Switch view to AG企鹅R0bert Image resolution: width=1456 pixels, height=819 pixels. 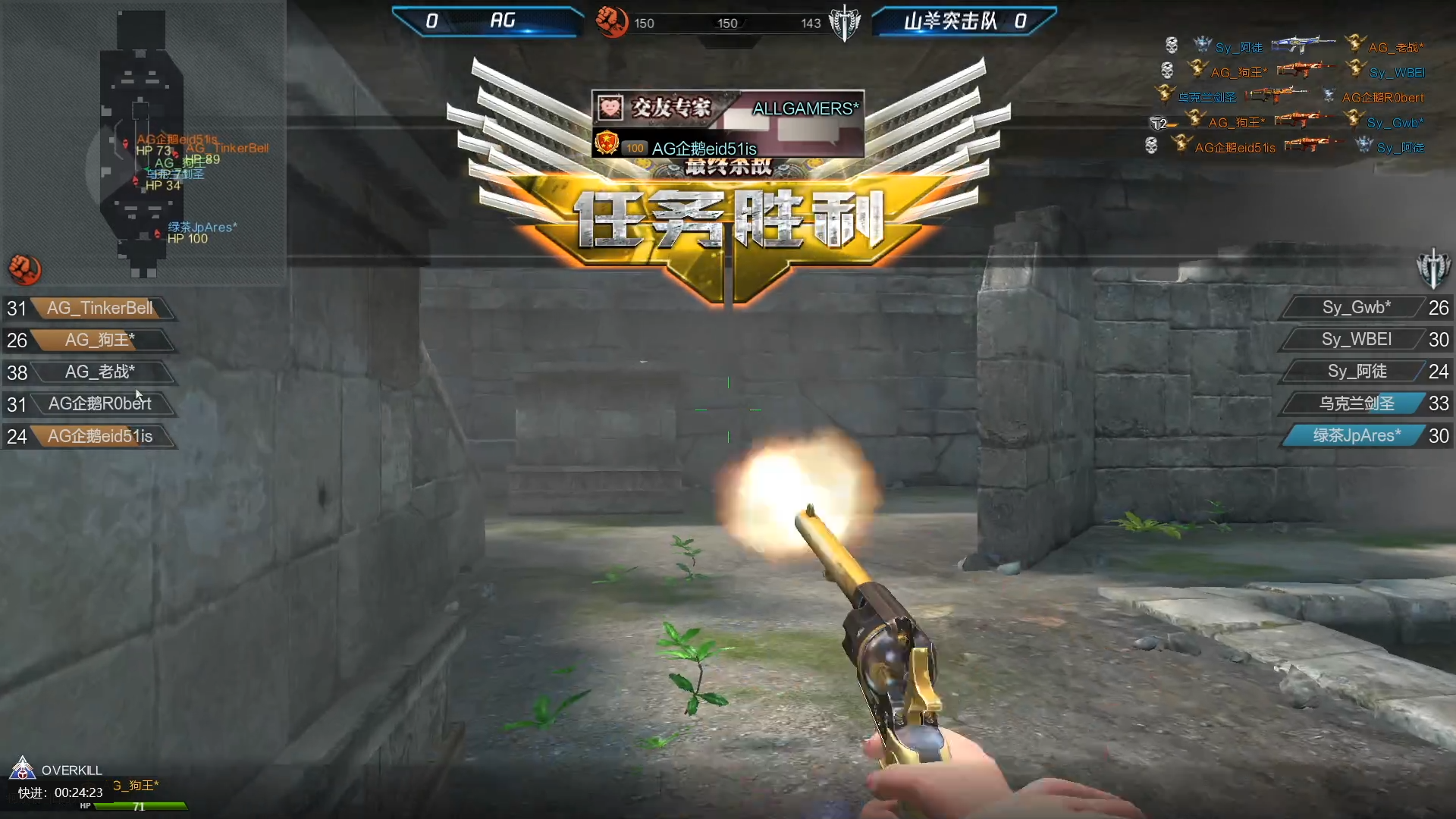(99, 404)
